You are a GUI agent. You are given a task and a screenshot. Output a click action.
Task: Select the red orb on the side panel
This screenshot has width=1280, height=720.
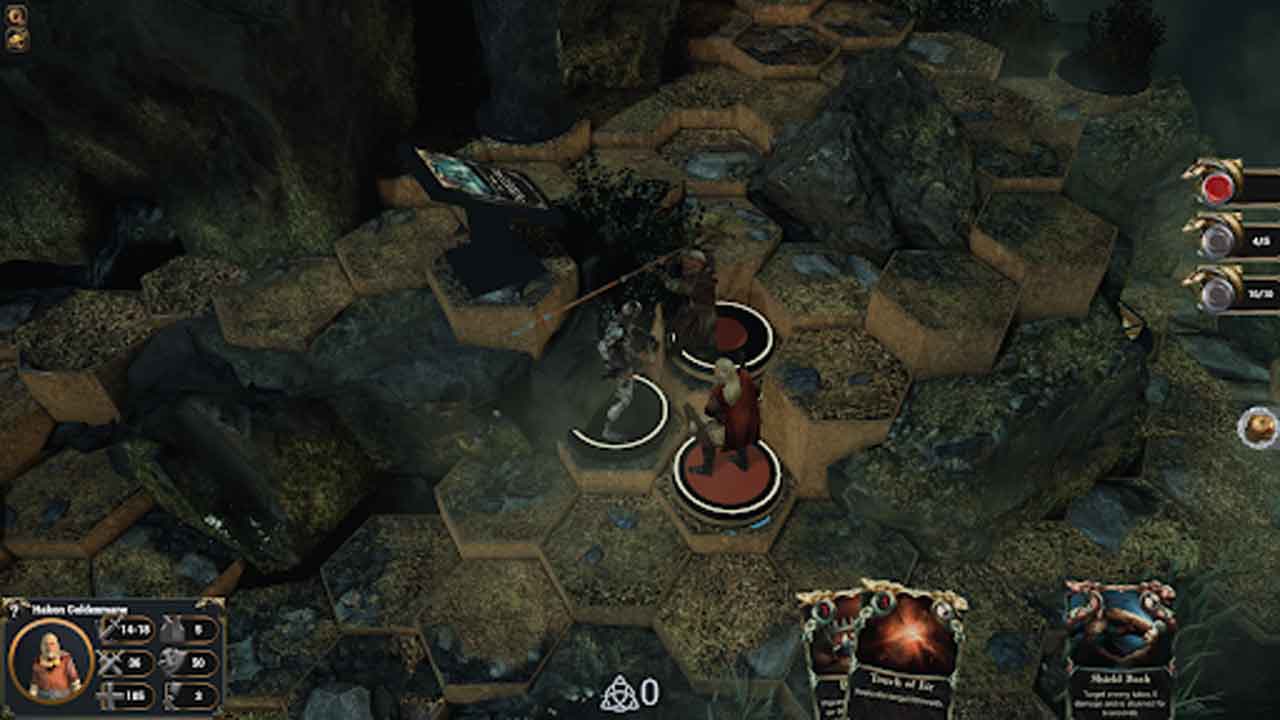click(x=1217, y=188)
